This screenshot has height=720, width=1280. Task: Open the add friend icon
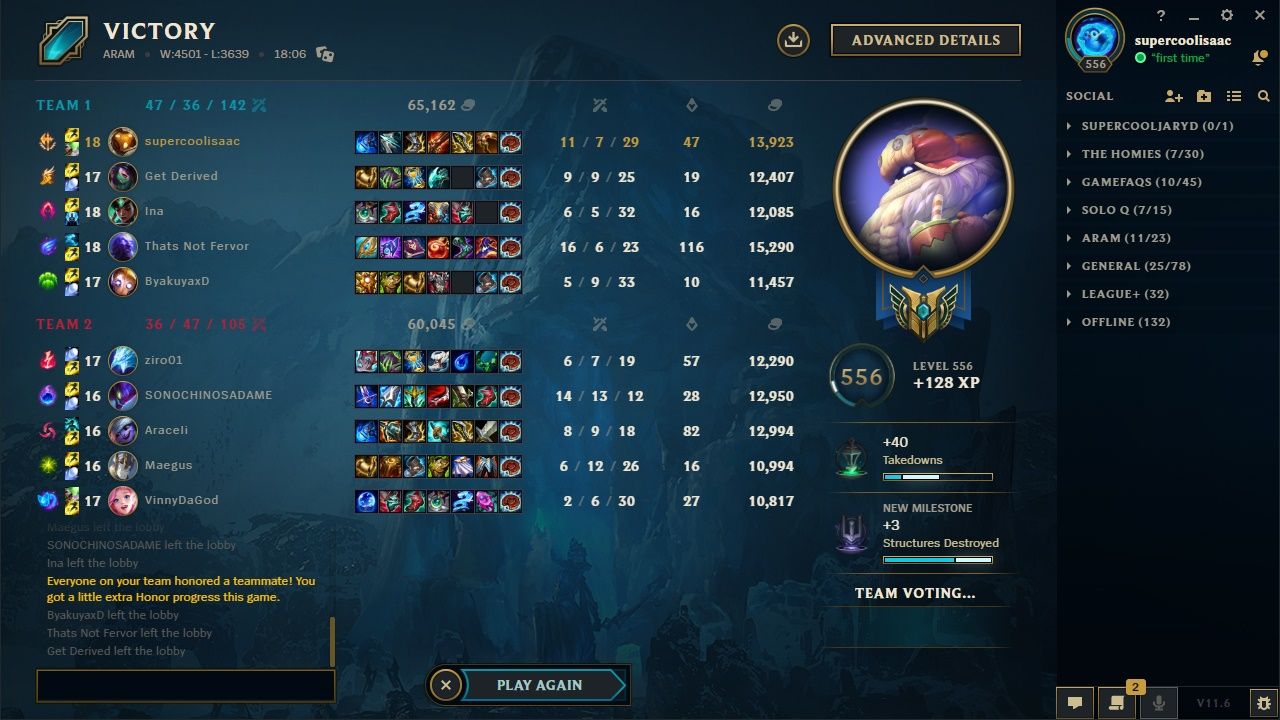click(x=1173, y=96)
